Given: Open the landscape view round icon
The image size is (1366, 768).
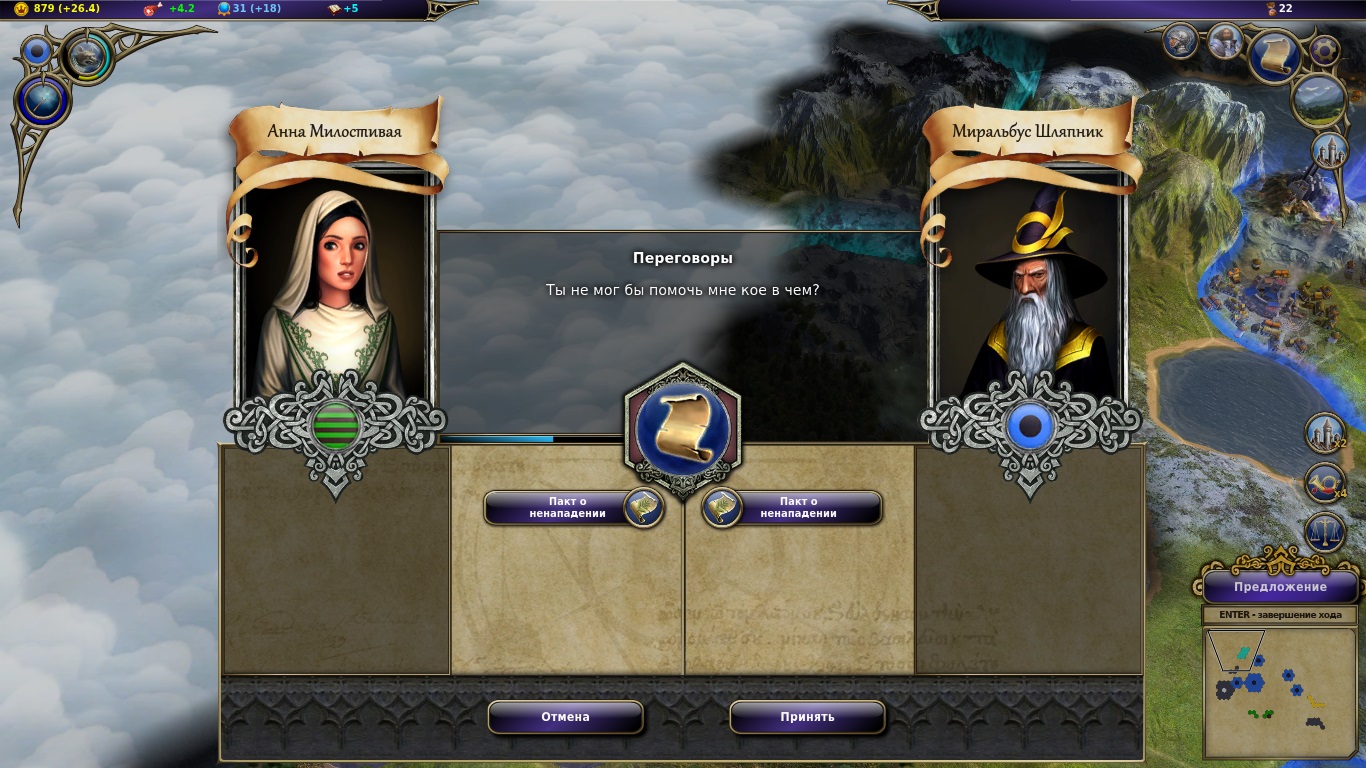Looking at the screenshot, I should (1317, 99).
